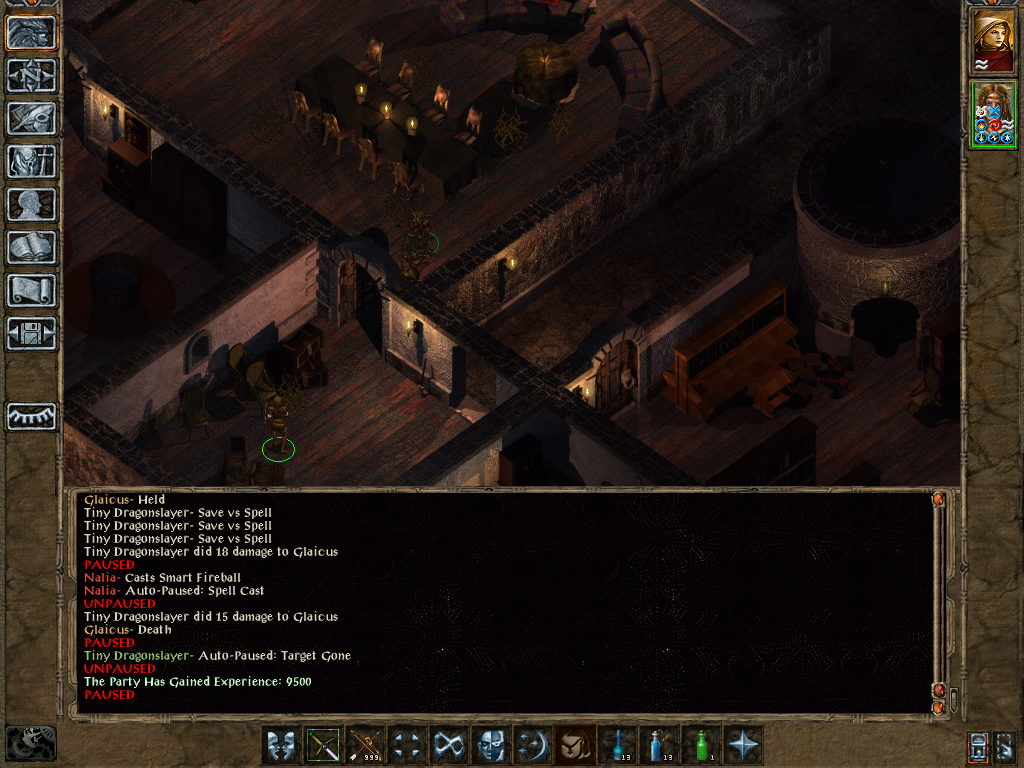Open options via floppy disk button
1024x768 pixels.
[32, 334]
